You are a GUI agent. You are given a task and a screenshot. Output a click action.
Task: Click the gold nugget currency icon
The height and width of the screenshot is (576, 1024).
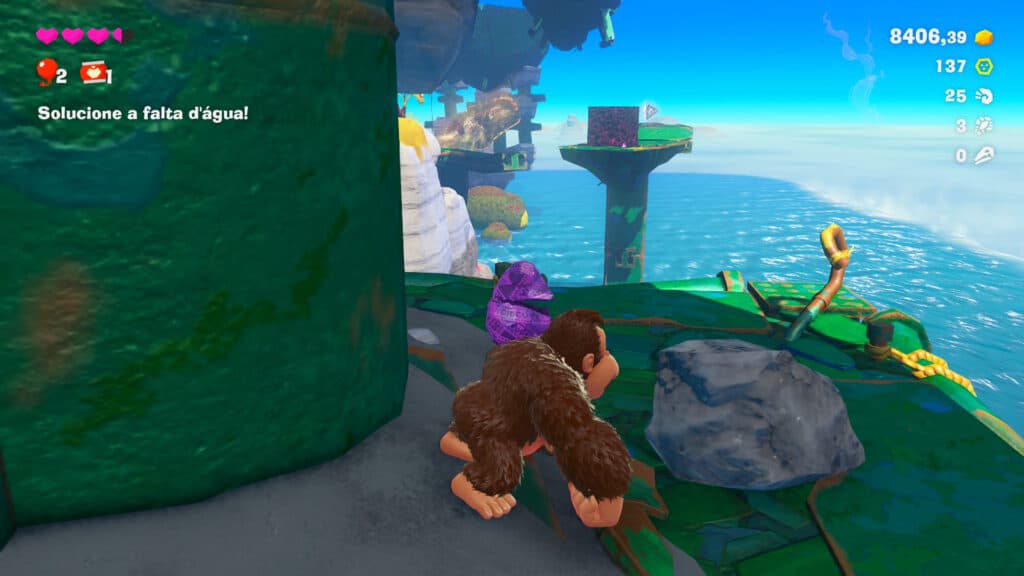point(984,37)
